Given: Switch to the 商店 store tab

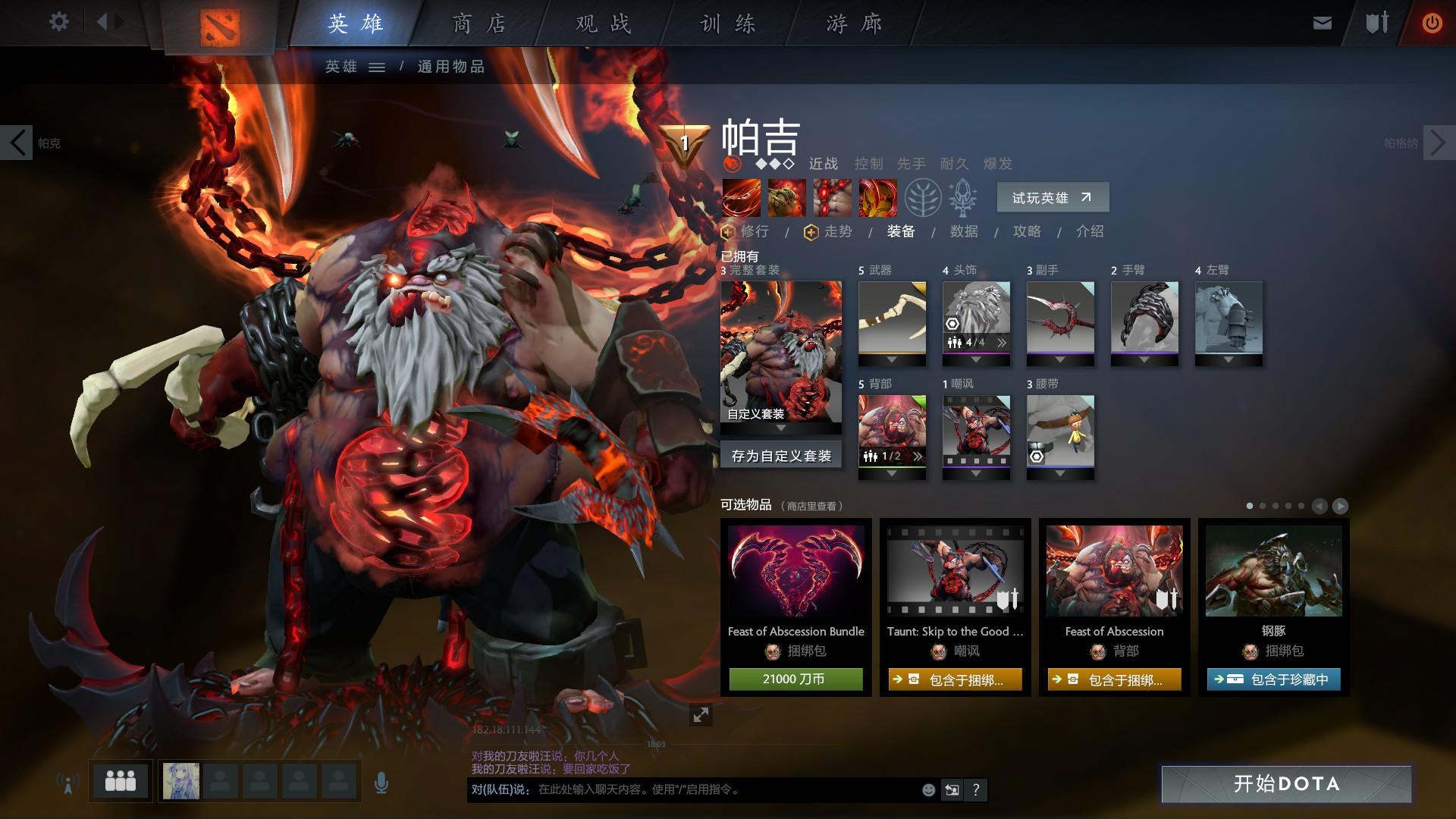Looking at the screenshot, I should click(x=479, y=24).
